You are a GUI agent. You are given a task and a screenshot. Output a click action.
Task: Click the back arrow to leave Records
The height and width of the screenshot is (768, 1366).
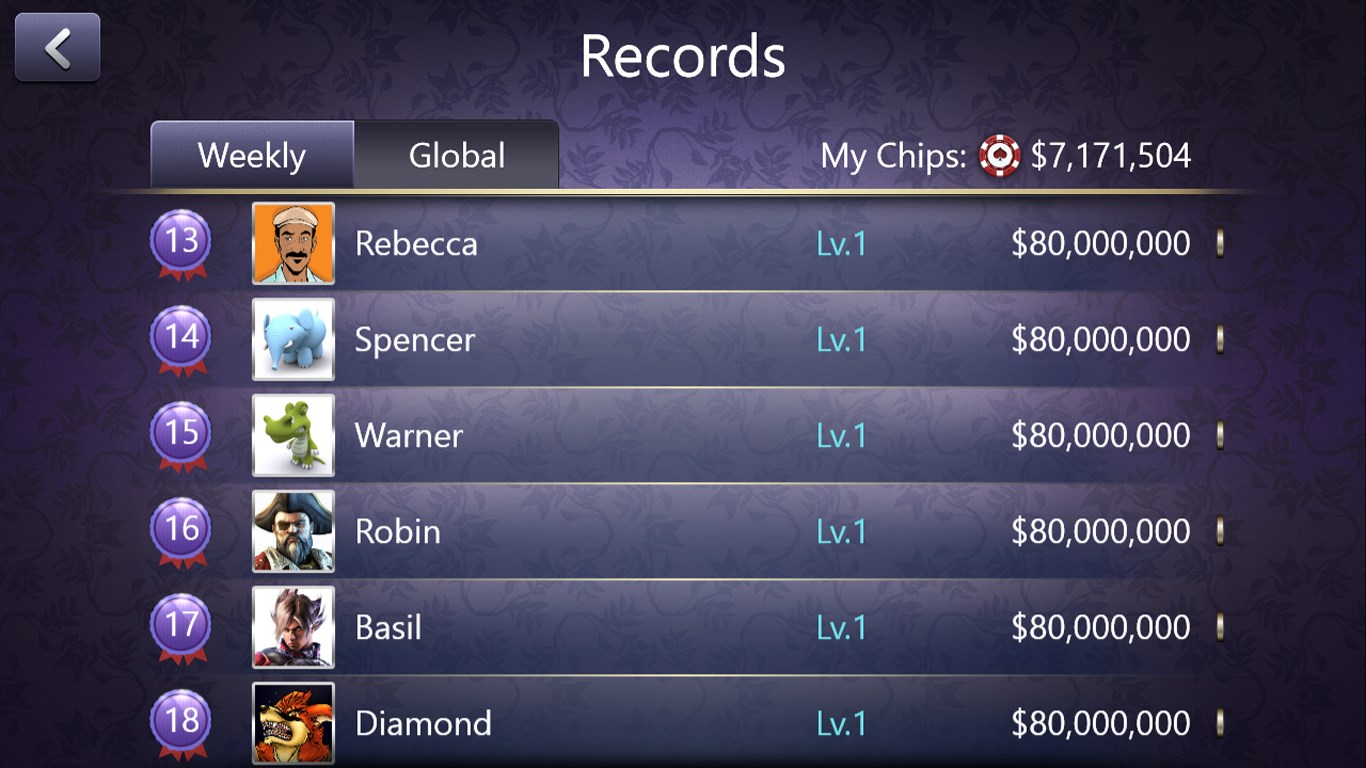56,46
